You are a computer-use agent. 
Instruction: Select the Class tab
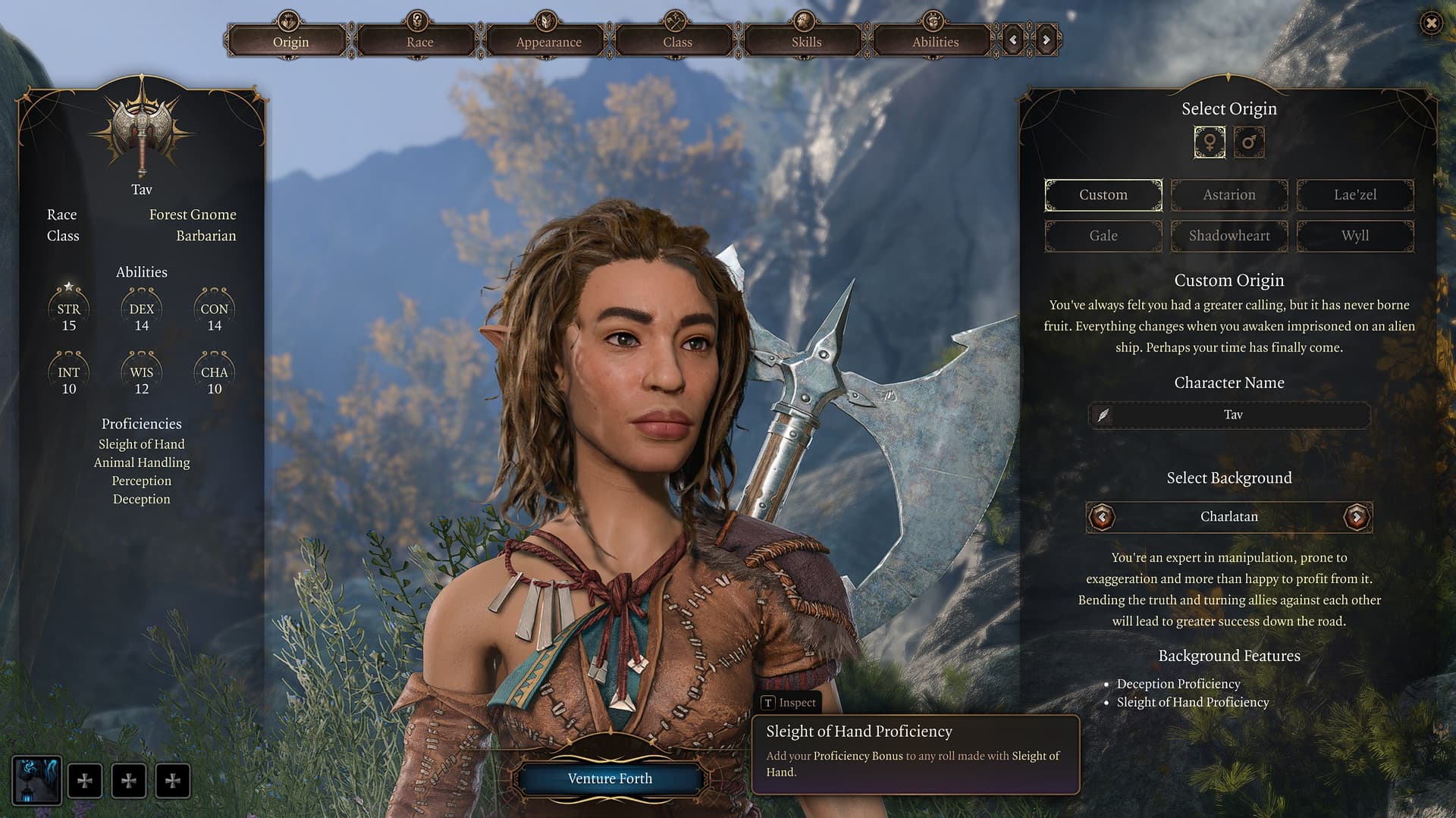point(677,42)
